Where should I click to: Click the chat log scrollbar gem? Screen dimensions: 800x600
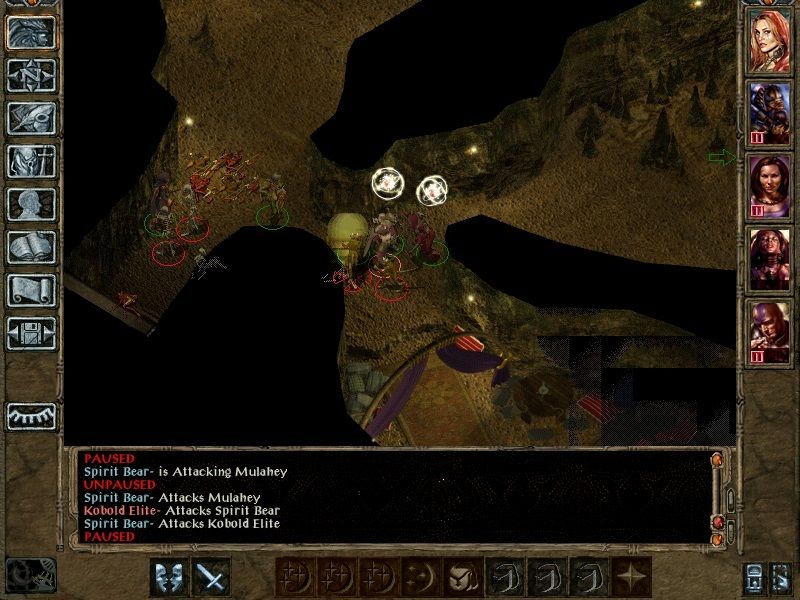pyautogui.click(x=718, y=459)
